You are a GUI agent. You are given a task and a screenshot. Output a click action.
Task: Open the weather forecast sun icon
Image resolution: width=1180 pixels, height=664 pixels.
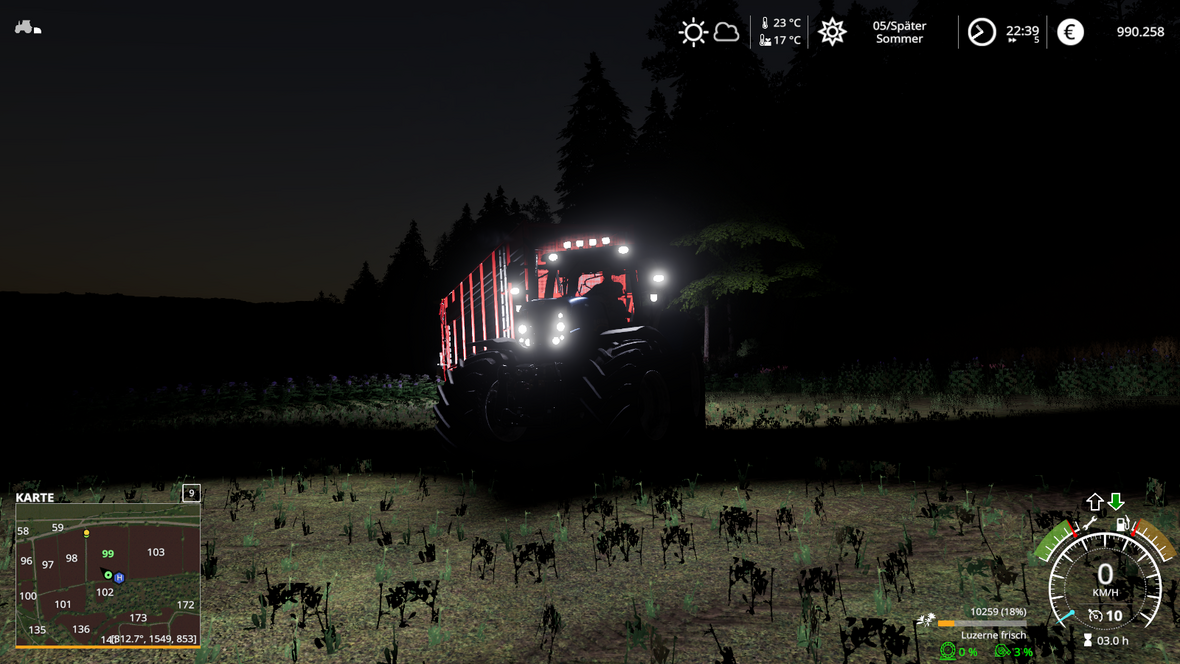coord(692,32)
